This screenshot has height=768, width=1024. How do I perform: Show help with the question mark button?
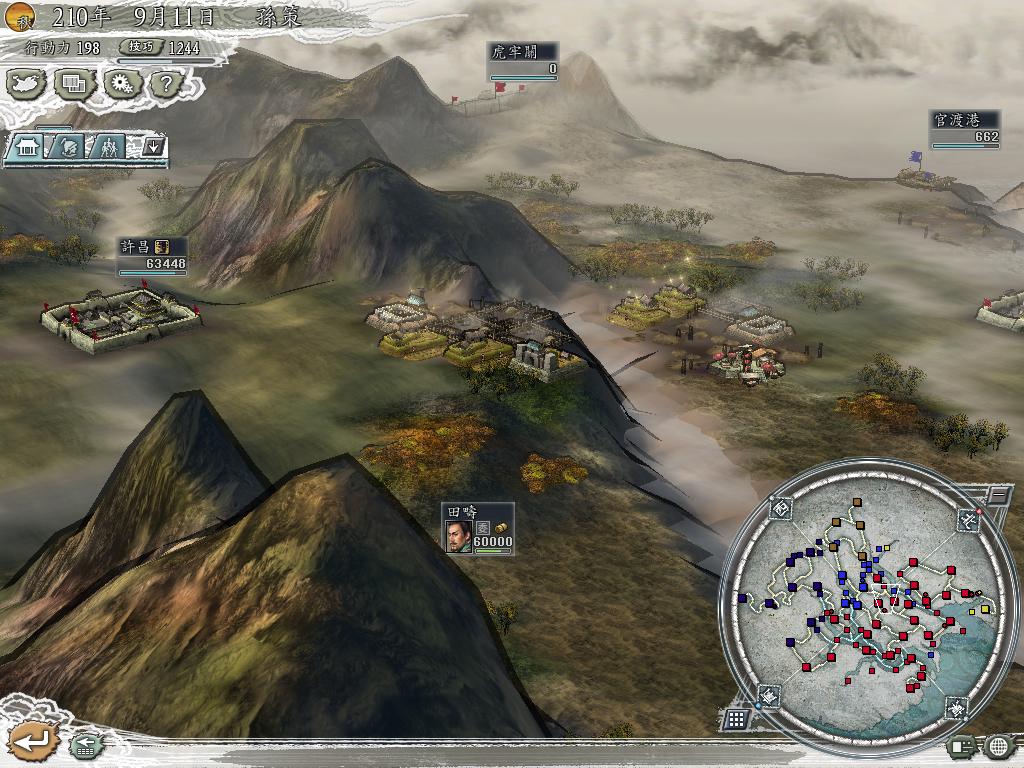click(166, 84)
